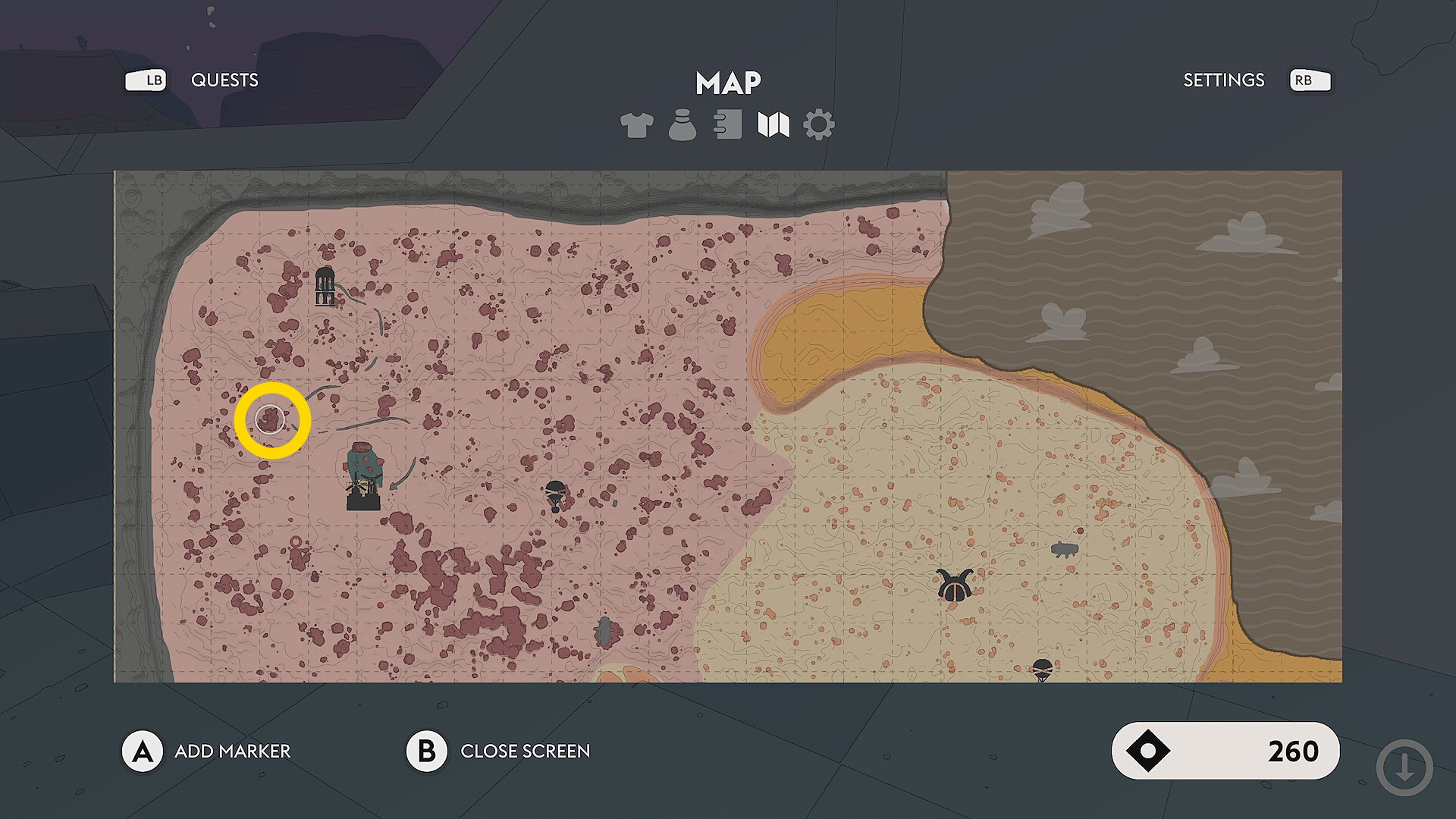Close the map with Close Screen
The image size is (1456, 819).
point(525,752)
